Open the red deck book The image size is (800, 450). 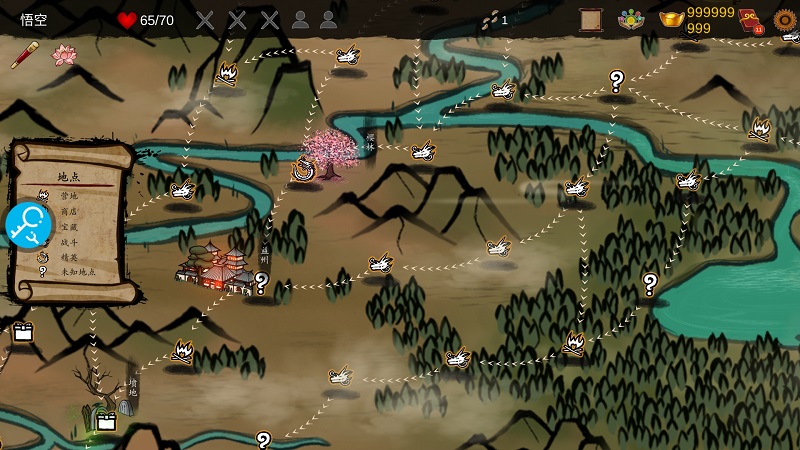point(749,20)
